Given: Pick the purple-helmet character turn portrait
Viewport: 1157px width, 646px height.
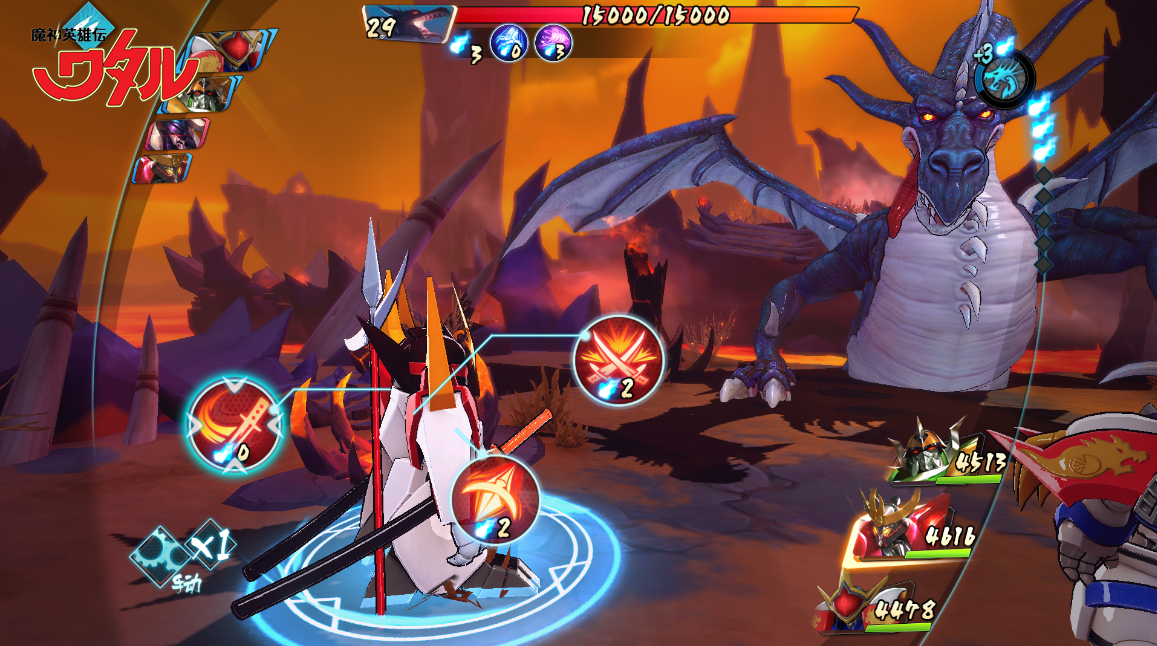Looking at the screenshot, I should tap(177, 134).
